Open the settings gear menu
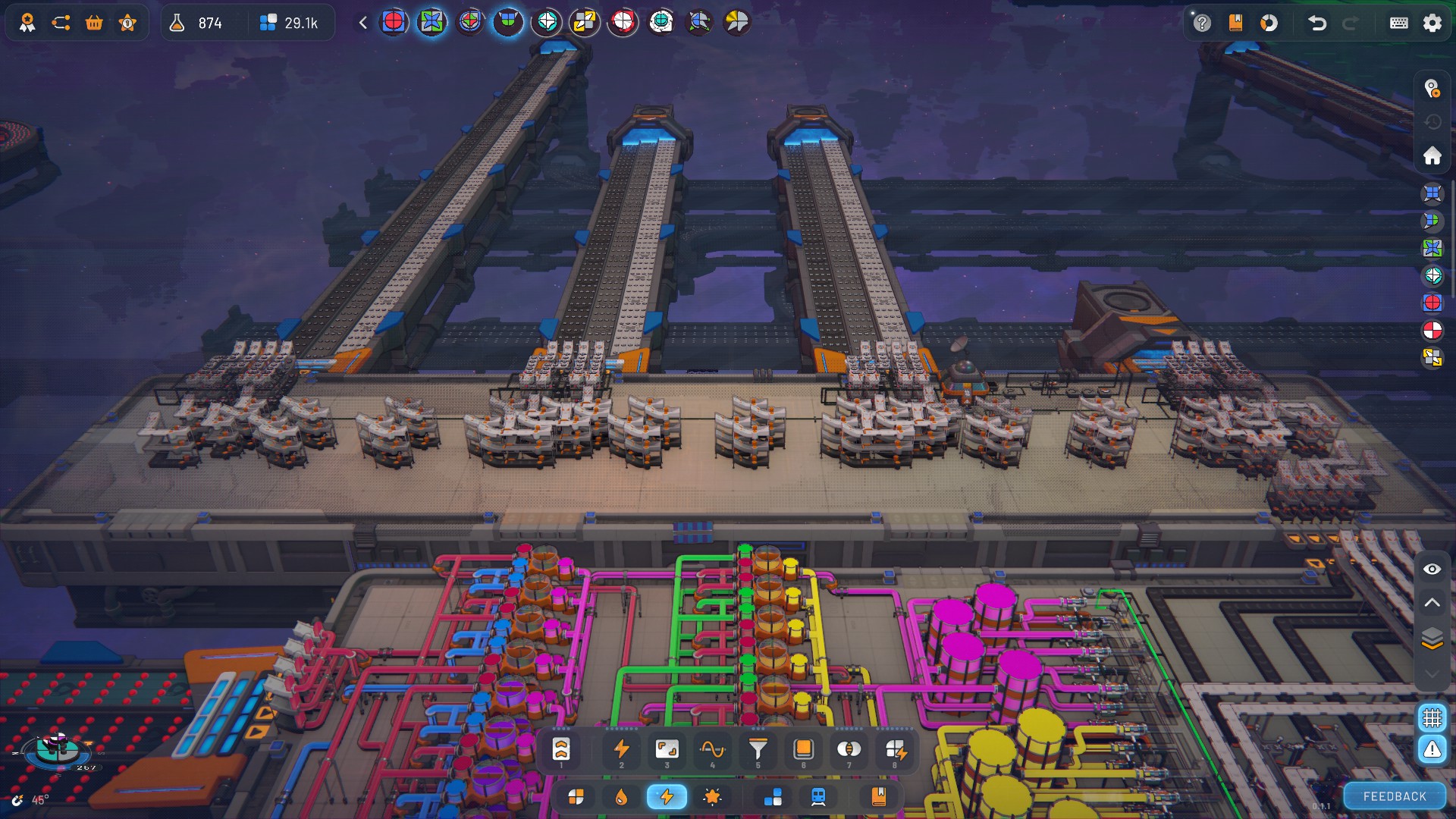Screen dimensions: 1456x819 (1432, 23)
